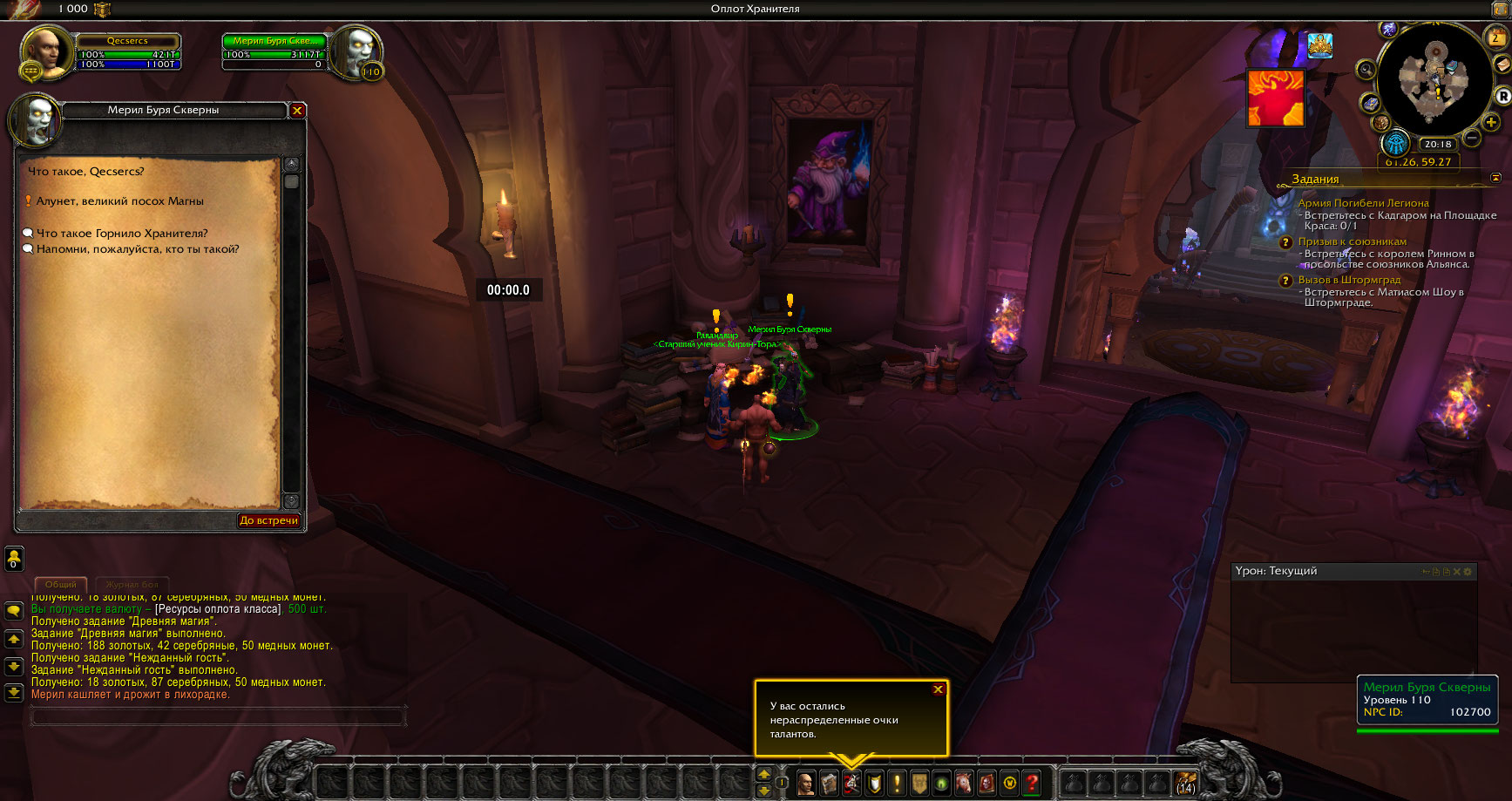This screenshot has height=801, width=1512.
Task: Choose "Напомни, пожалуйста, кто ты такой?" reply
Action: [x=137, y=249]
